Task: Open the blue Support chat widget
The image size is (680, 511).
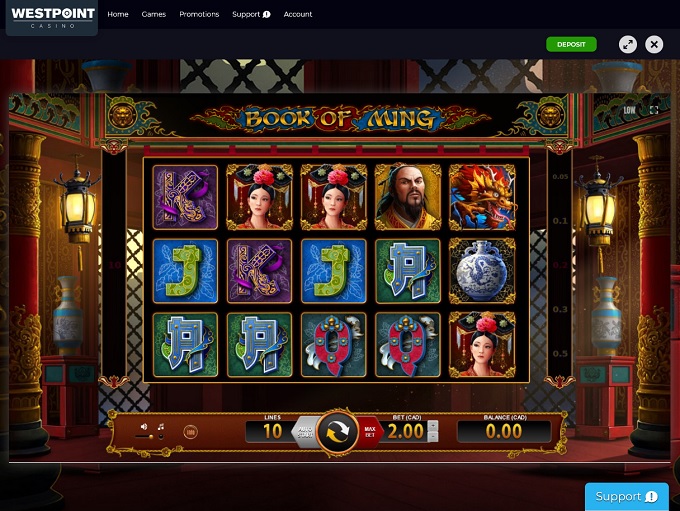Action: click(x=626, y=496)
